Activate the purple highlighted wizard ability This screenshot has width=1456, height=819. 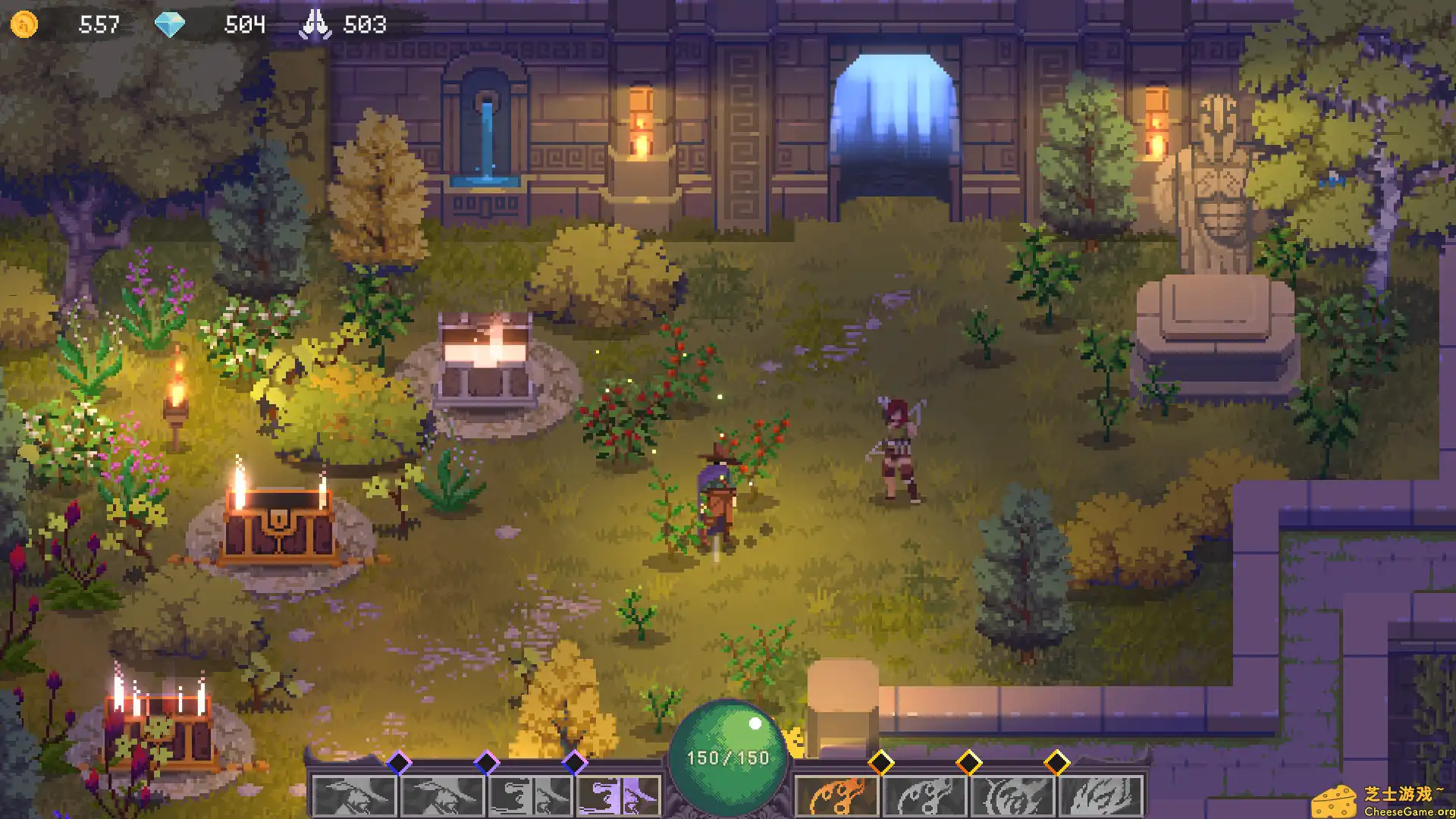619,796
